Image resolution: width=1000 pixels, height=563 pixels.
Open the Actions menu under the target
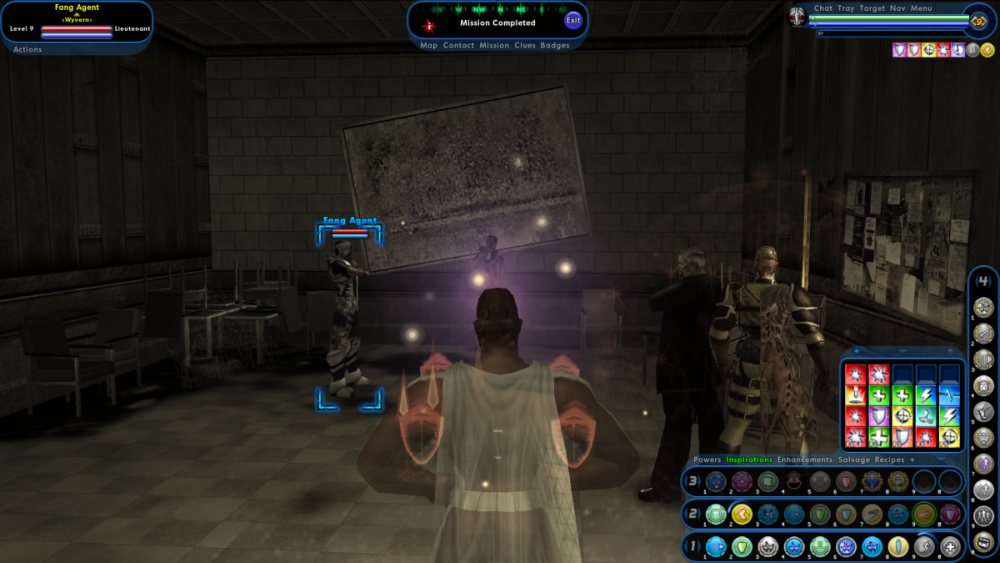[28, 49]
